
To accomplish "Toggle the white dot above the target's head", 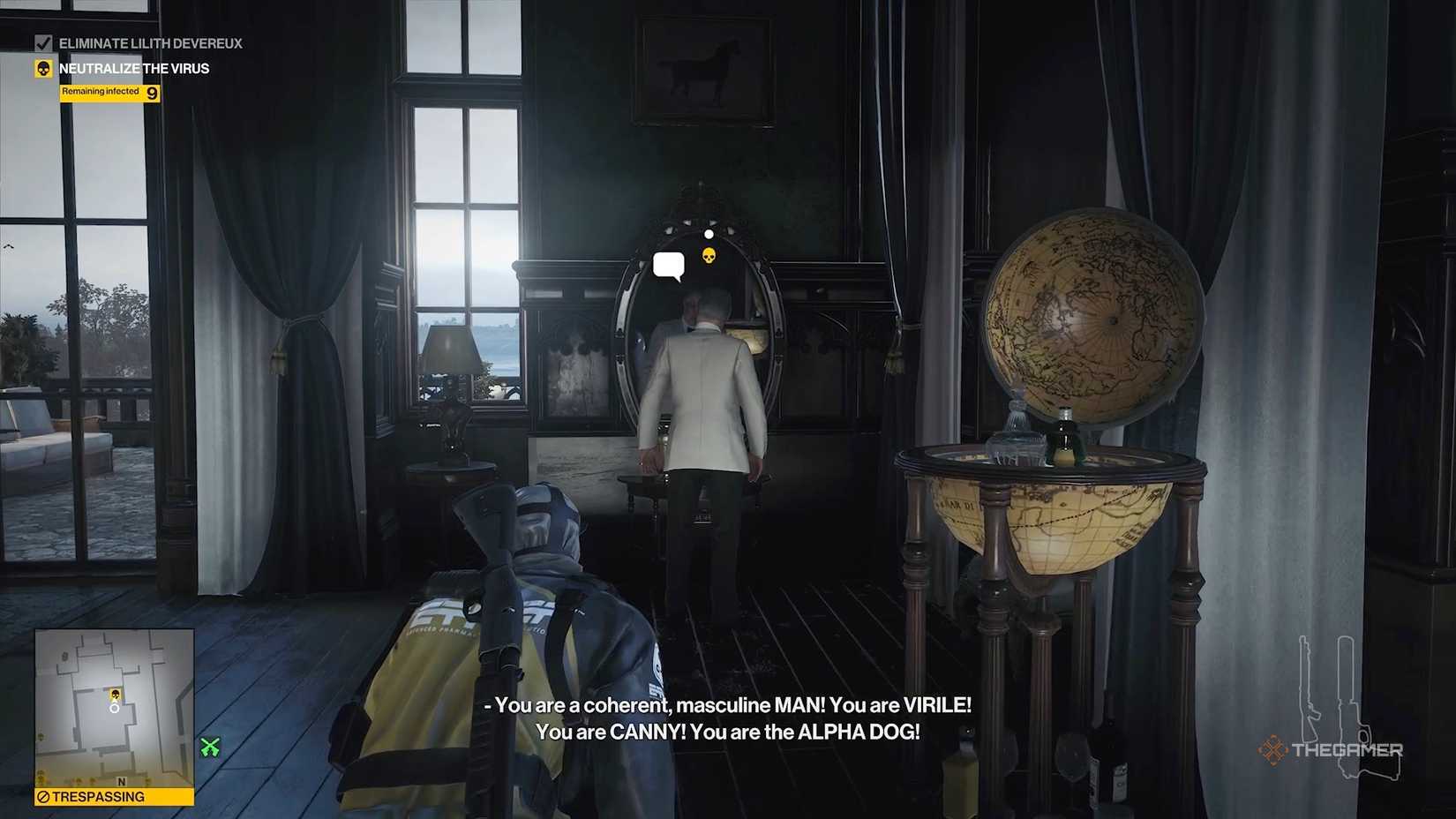I will pyautogui.click(x=709, y=233).
